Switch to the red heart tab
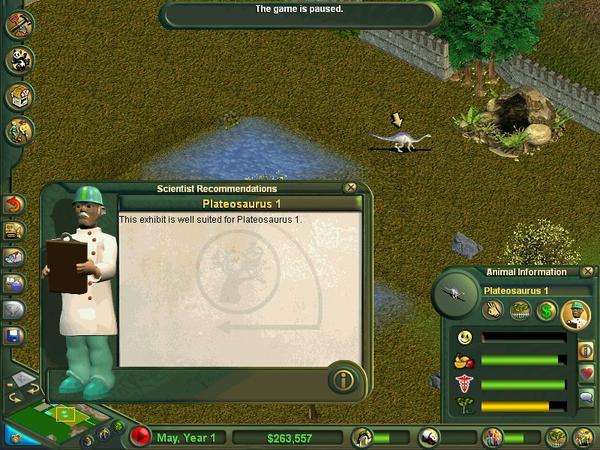The height and width of the screenshot is (450, 600). (x=586, y=373)
